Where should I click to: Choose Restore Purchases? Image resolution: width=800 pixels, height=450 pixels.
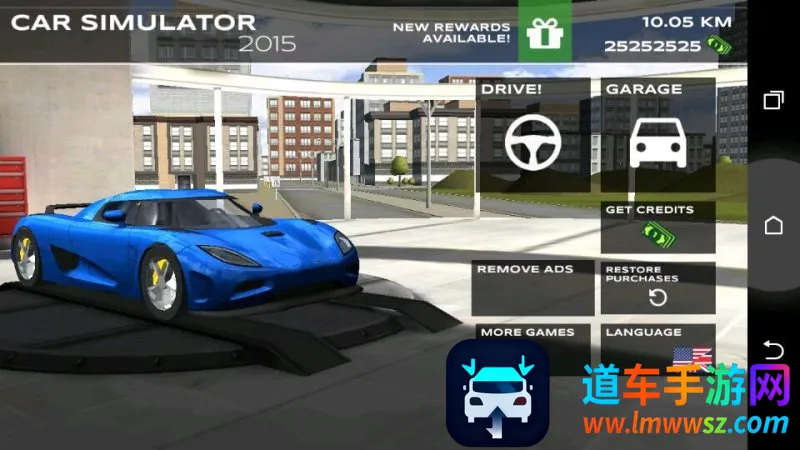point(658,288)
